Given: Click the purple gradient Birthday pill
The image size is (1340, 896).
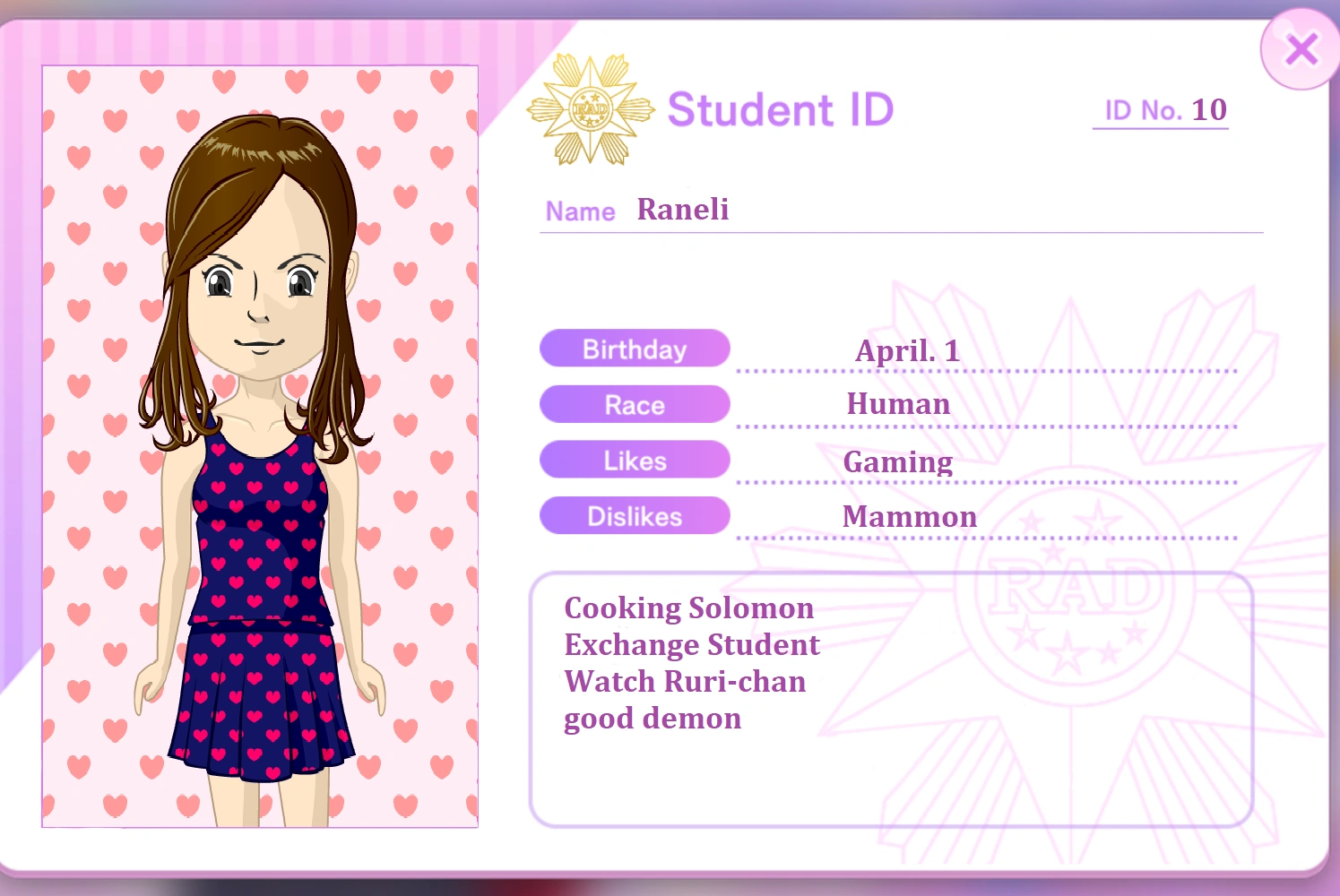Looking at the screenshot, I should point(634,349).
